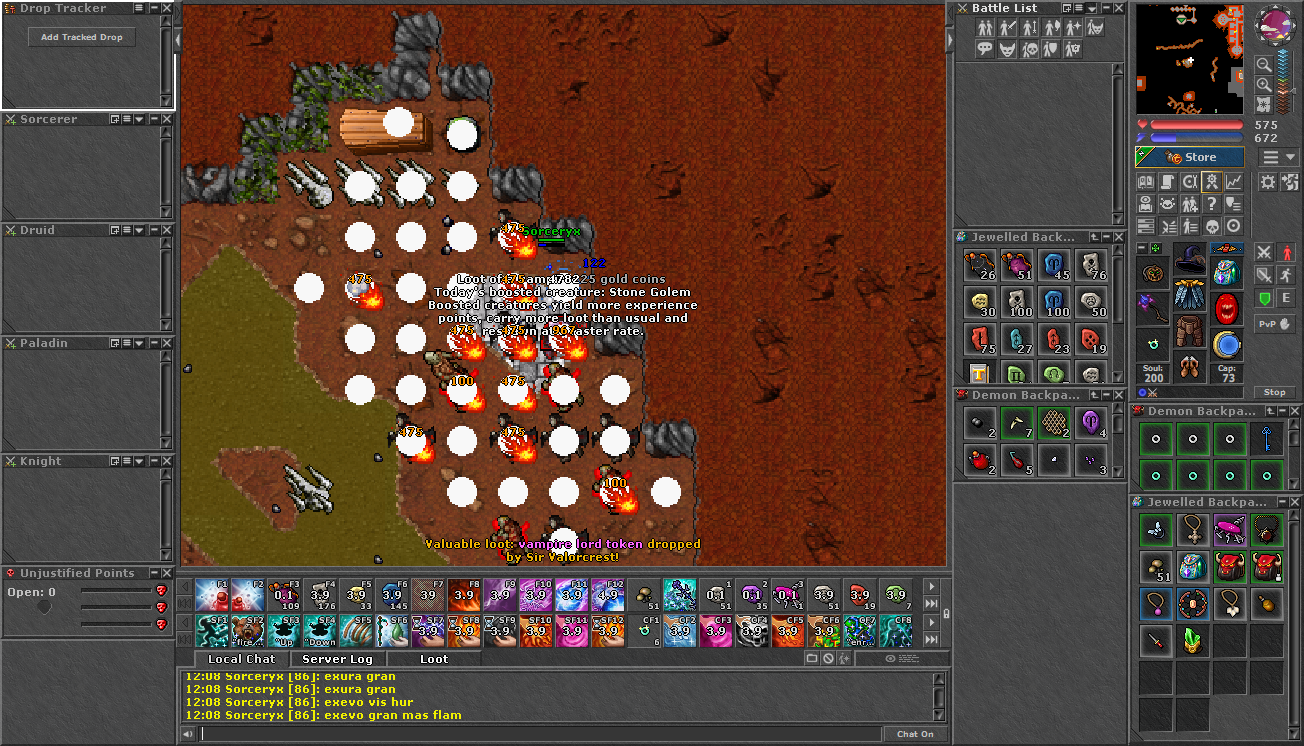This screenshot has width=1304, height=746.
Task: Click the Add Tracked Drop button
Action: point(80,36)
